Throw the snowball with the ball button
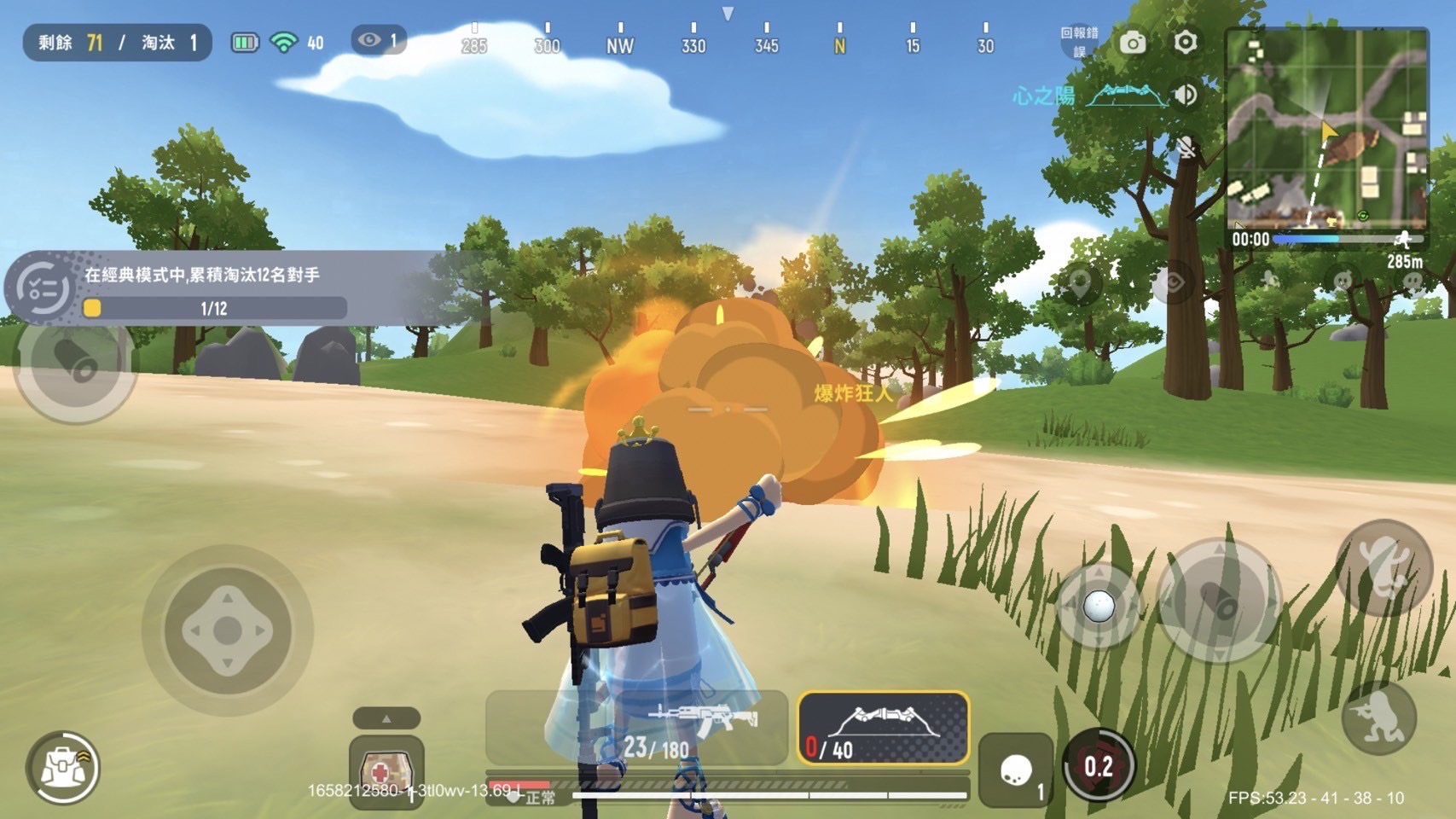This screenshot has width=1456, height=819. pyautogui.click(x=1099, y=607)
